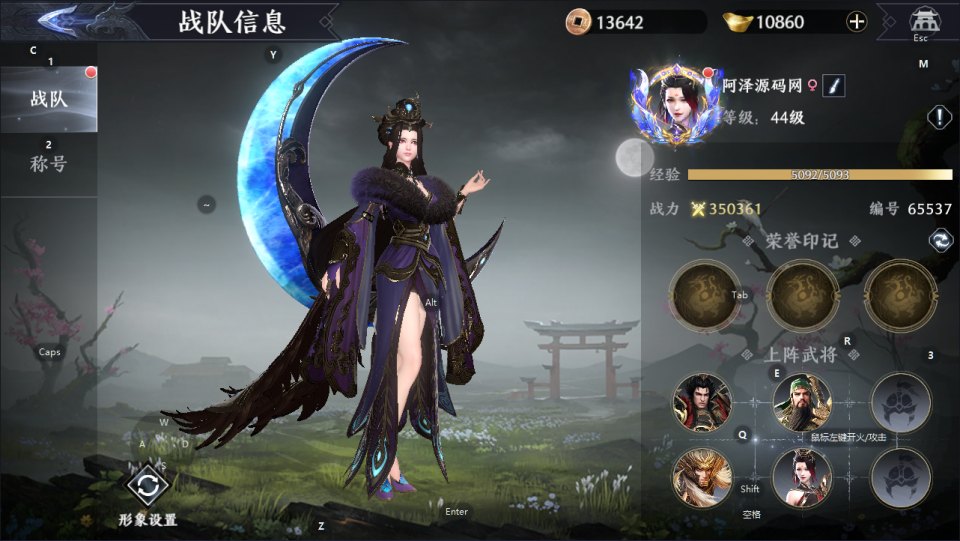960x541 pixels.
Task: Switch to the 战队 tab
Action: [48, 99]
